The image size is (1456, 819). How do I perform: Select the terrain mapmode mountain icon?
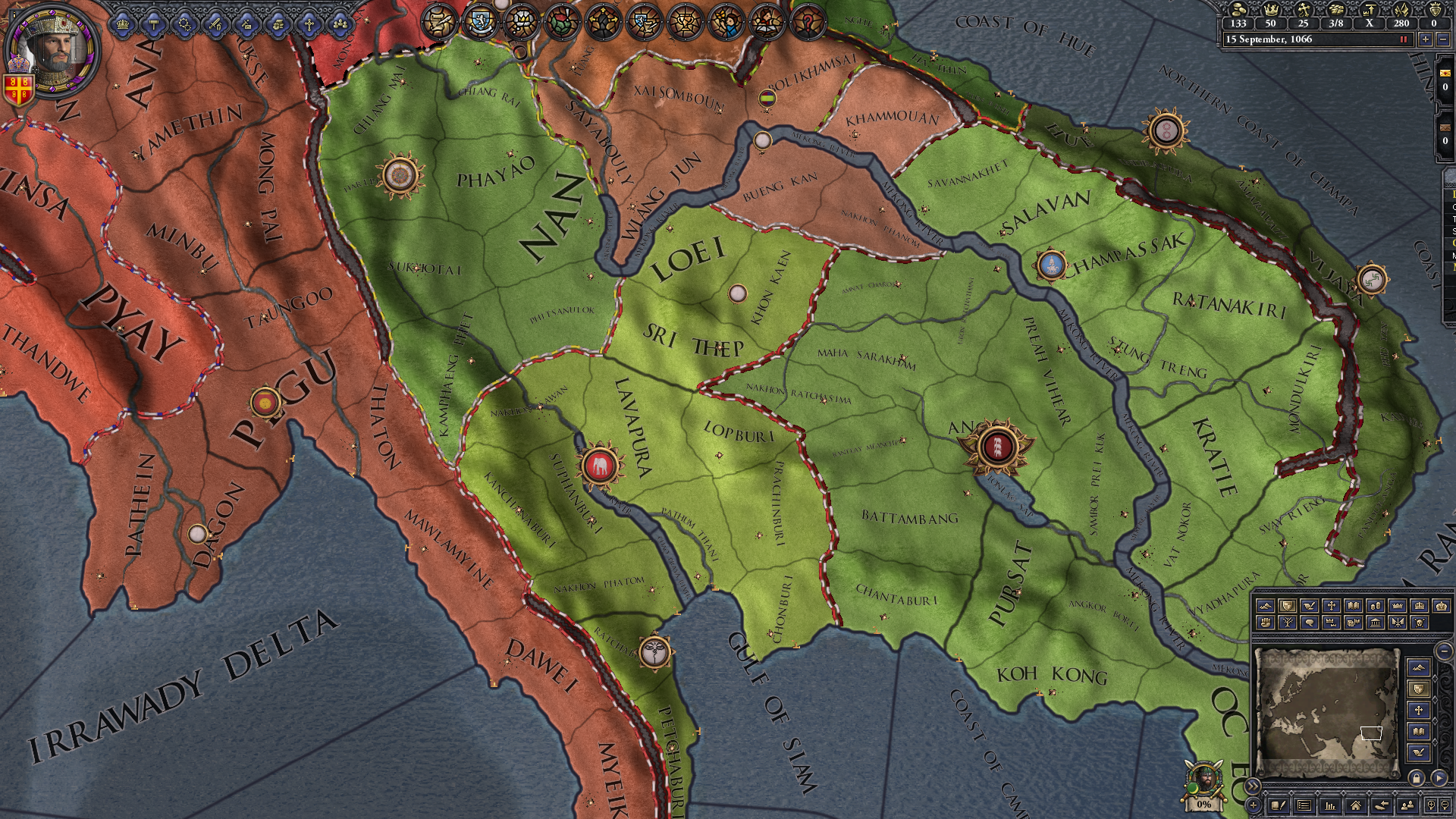[x=1266, y=606]
